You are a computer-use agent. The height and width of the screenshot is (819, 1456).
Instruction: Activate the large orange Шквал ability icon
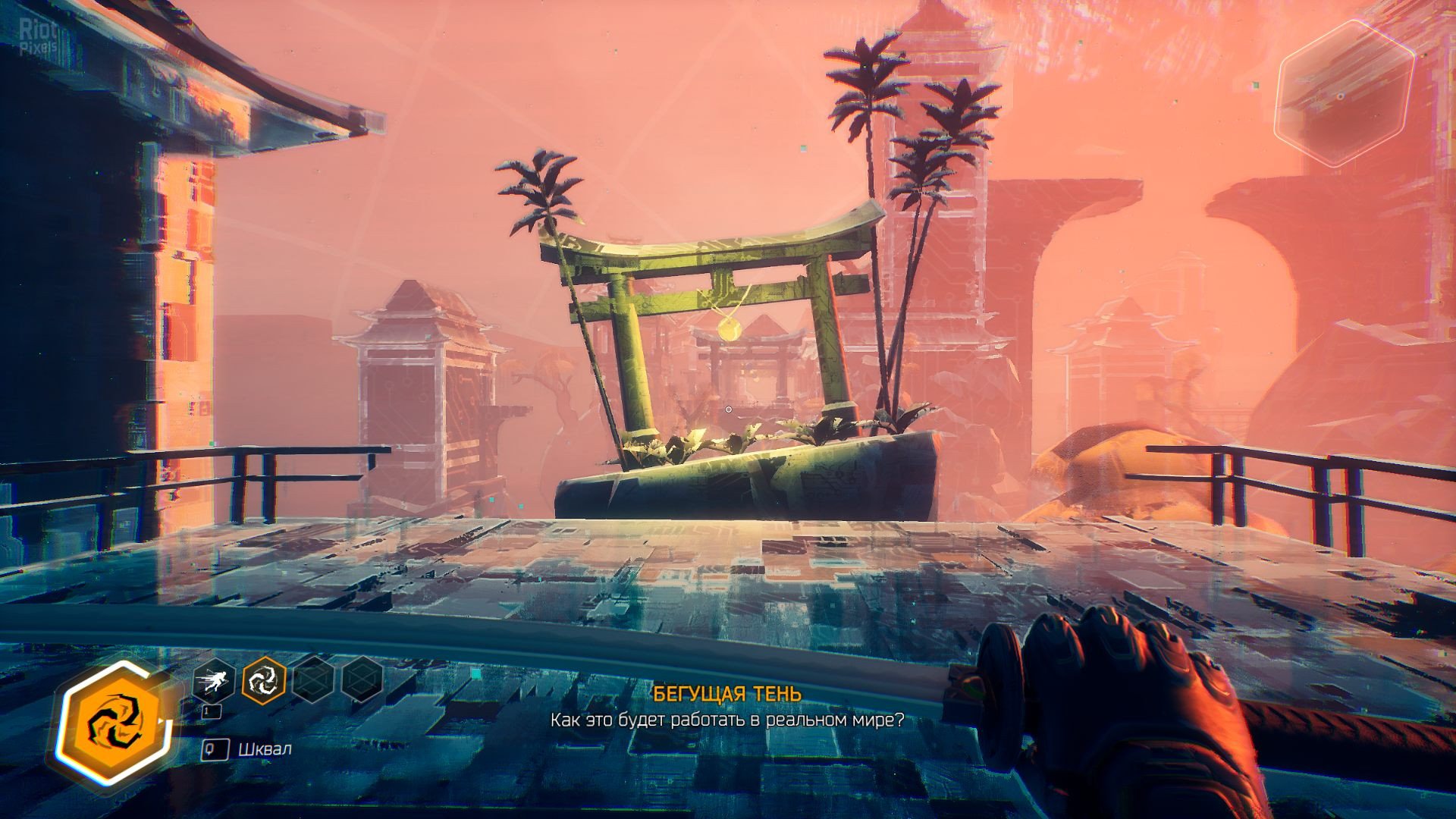coord(116,721)
